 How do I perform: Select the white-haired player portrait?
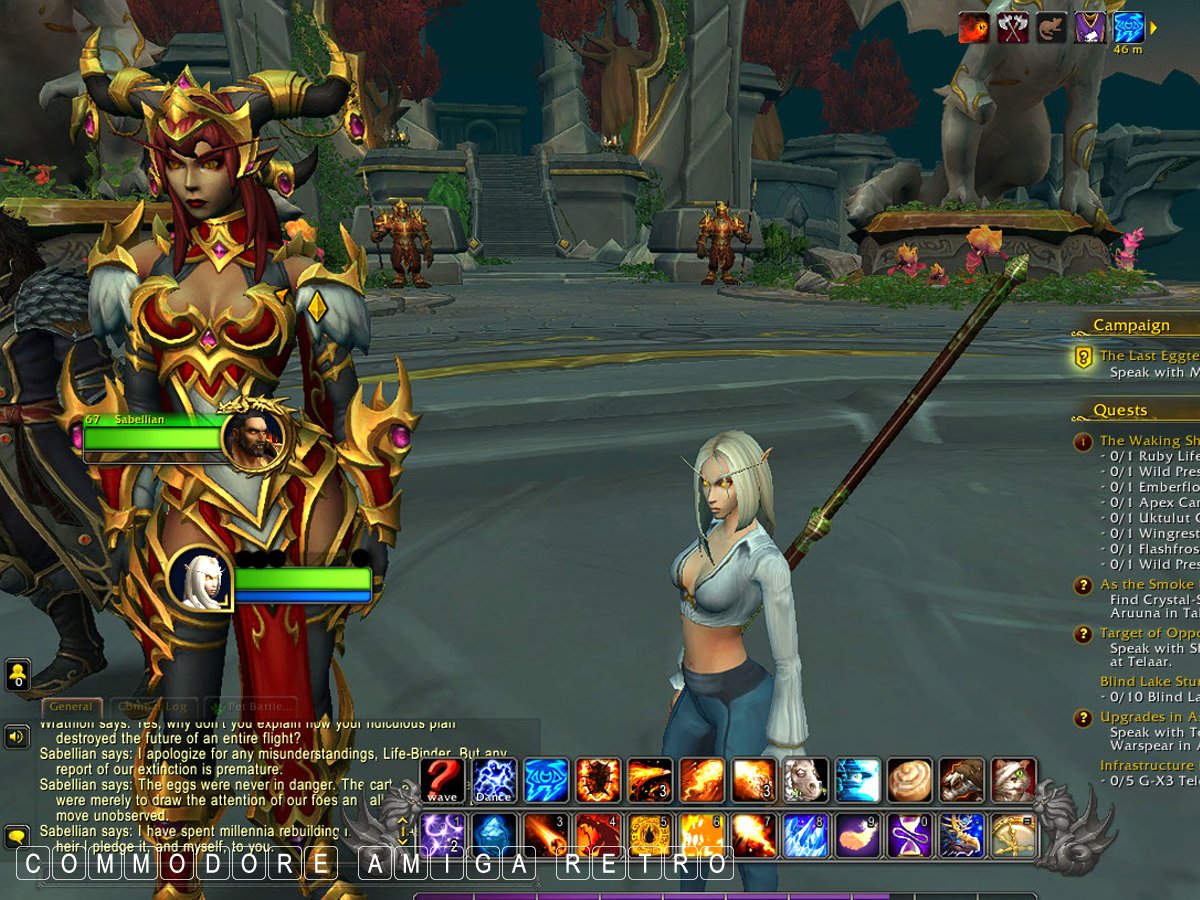click(200, 578)
